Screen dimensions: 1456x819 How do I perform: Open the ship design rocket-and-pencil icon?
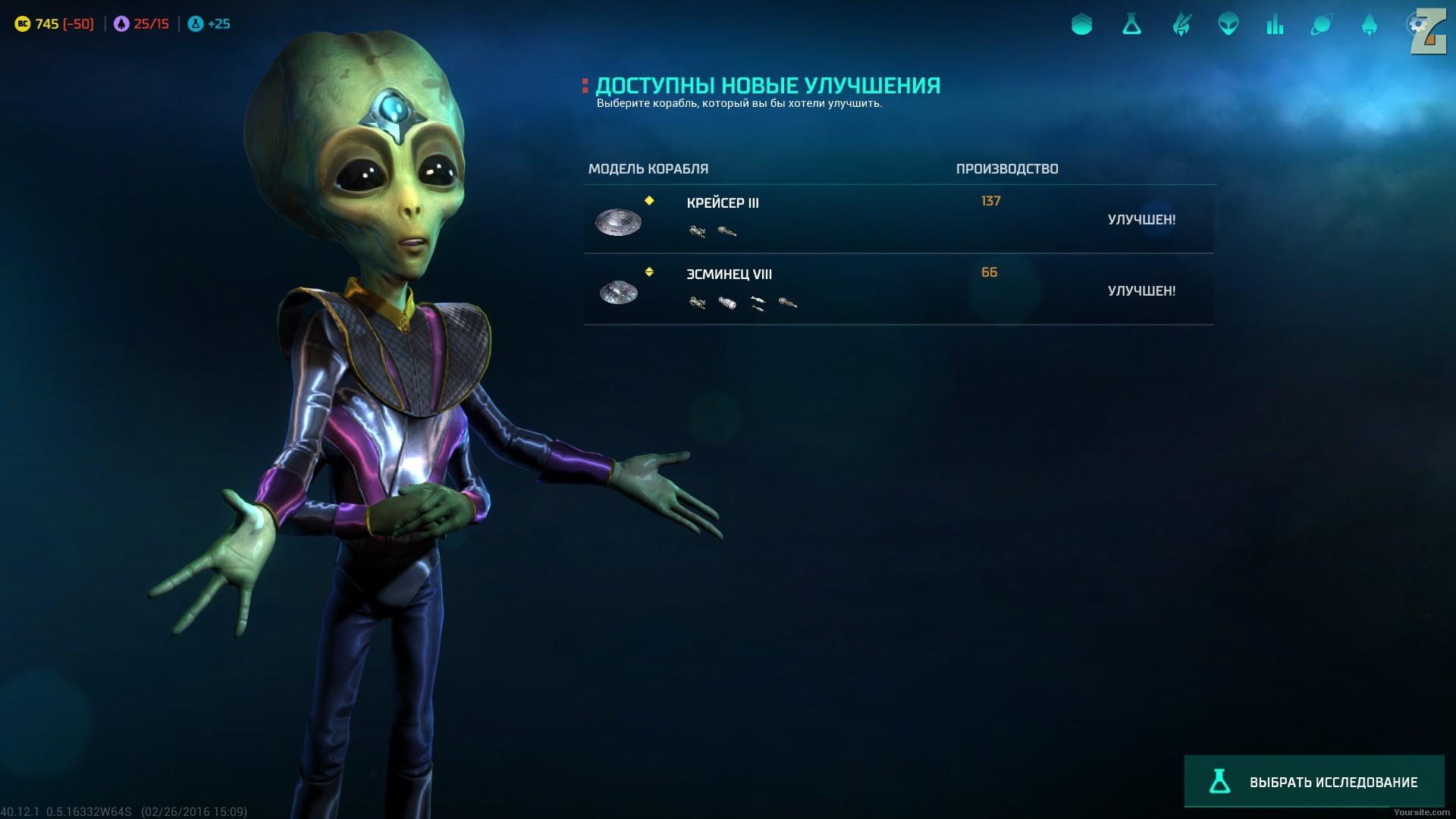[x=1181, y=25]
